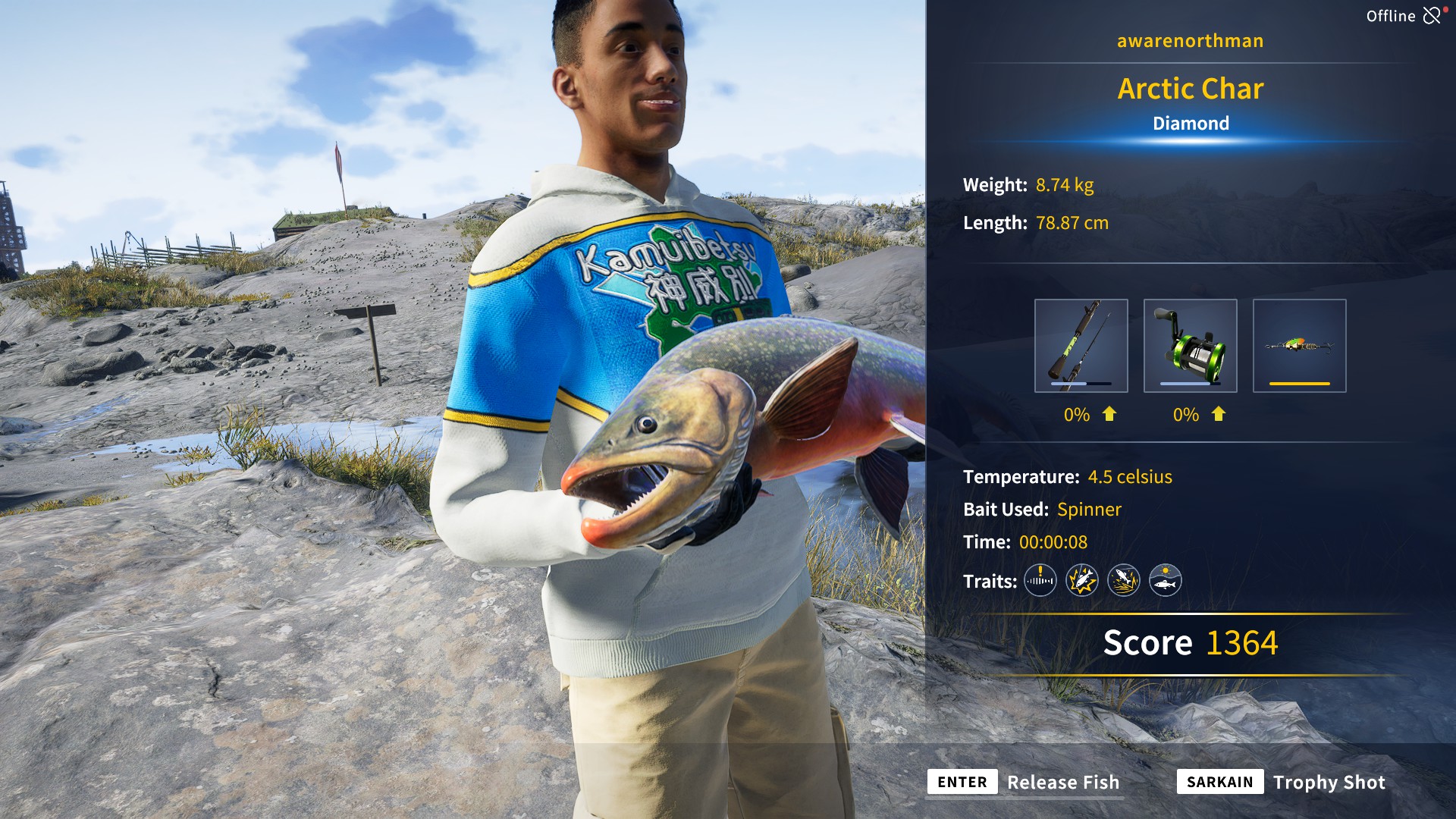Click the spinner lure thumbnail

(1299, 346)
